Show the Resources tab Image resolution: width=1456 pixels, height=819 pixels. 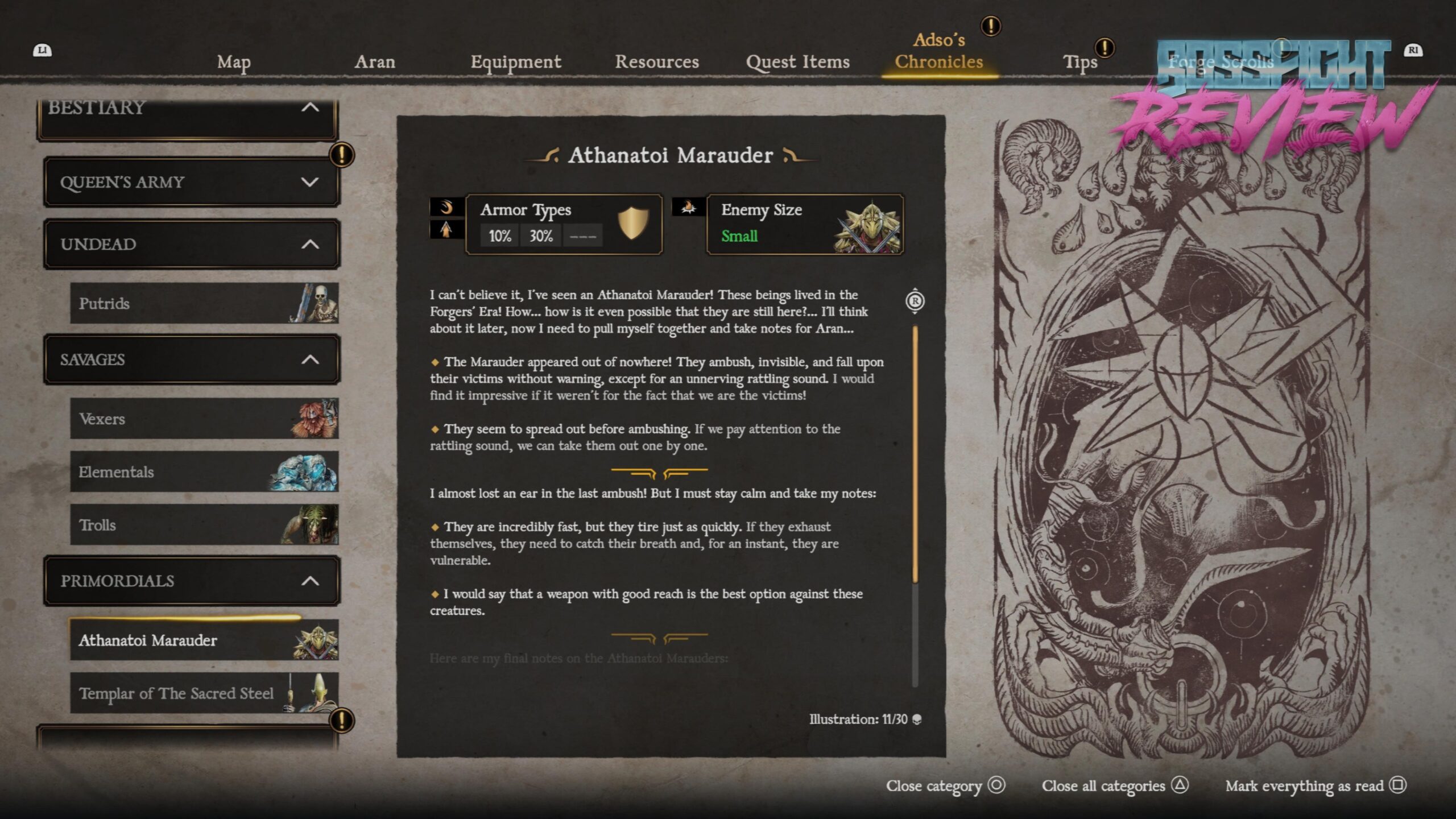click(656, 61)
